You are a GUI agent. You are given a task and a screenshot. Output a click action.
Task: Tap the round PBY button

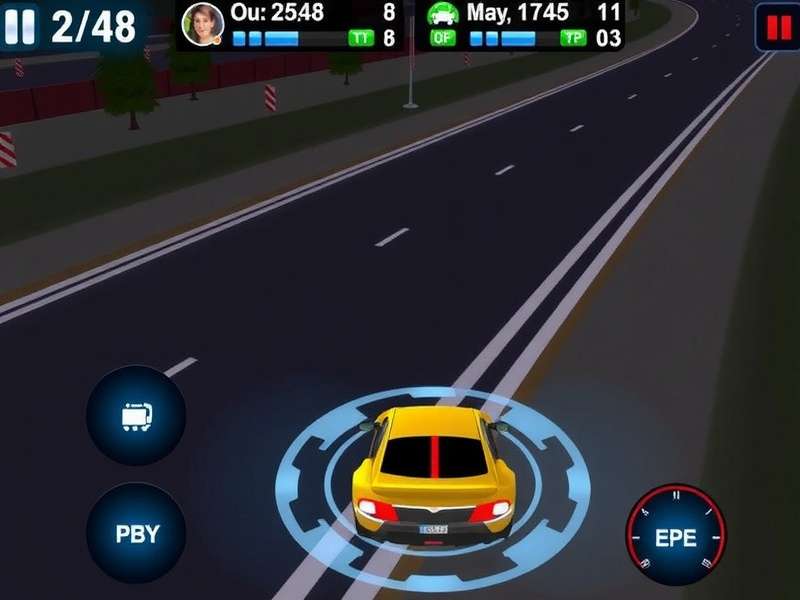pos(137,533)
